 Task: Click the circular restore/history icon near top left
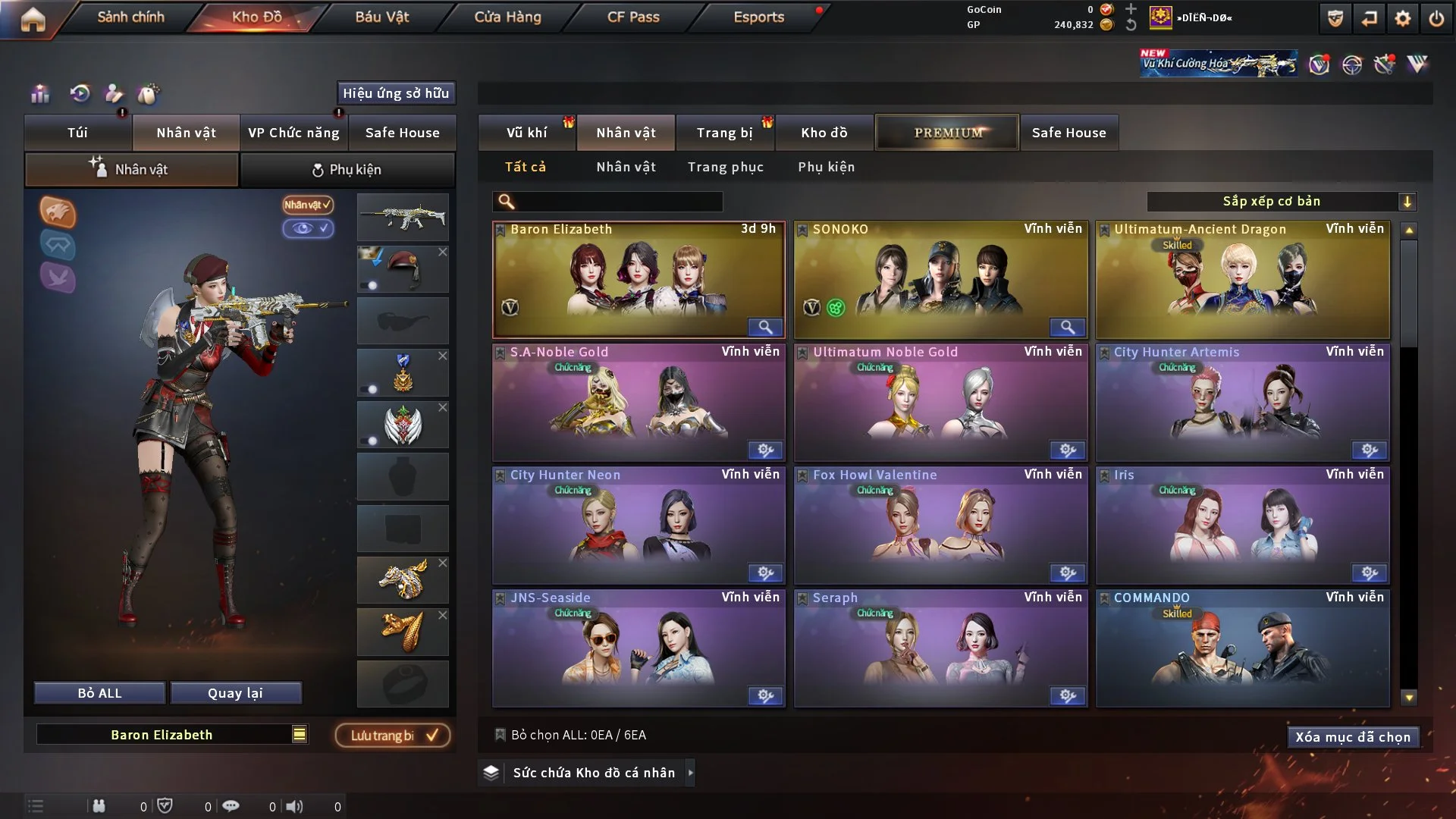click(x=80, y=94)
